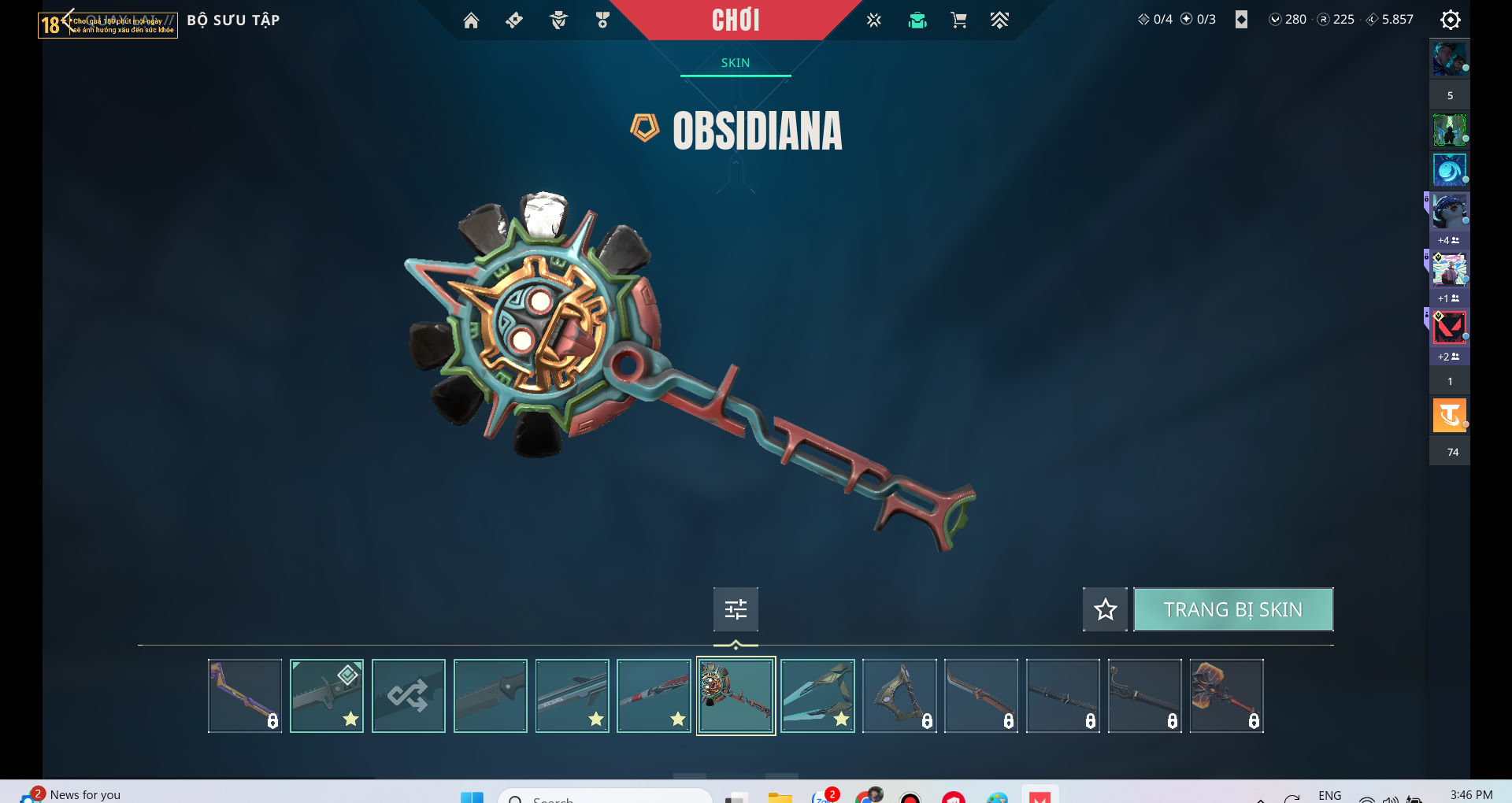The image size is (1512, 803).
Task: Mark Obsidiana as favorite with star button
Action: 1105,609
